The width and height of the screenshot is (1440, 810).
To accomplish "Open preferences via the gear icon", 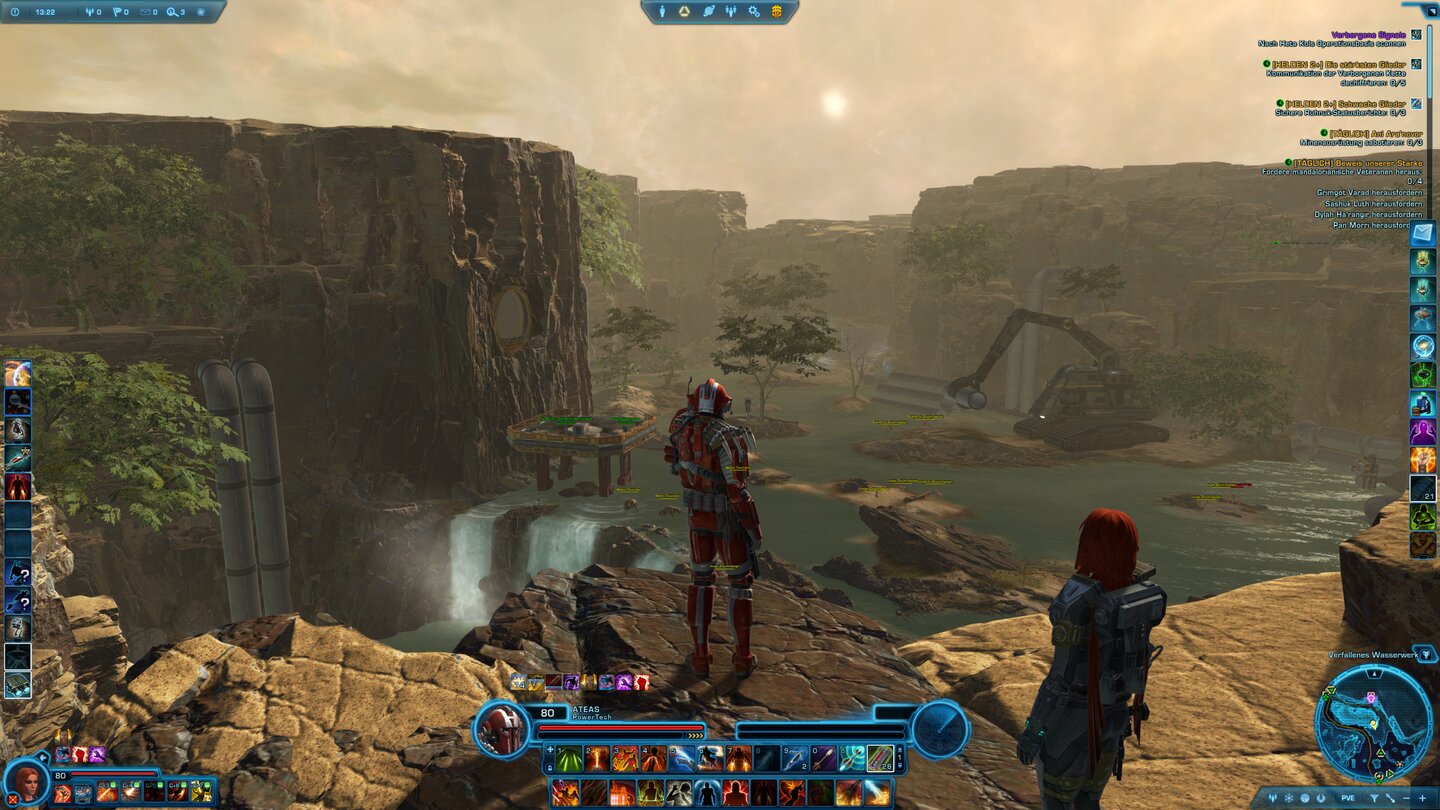I will pyautogui.click(x=753, y=12).
